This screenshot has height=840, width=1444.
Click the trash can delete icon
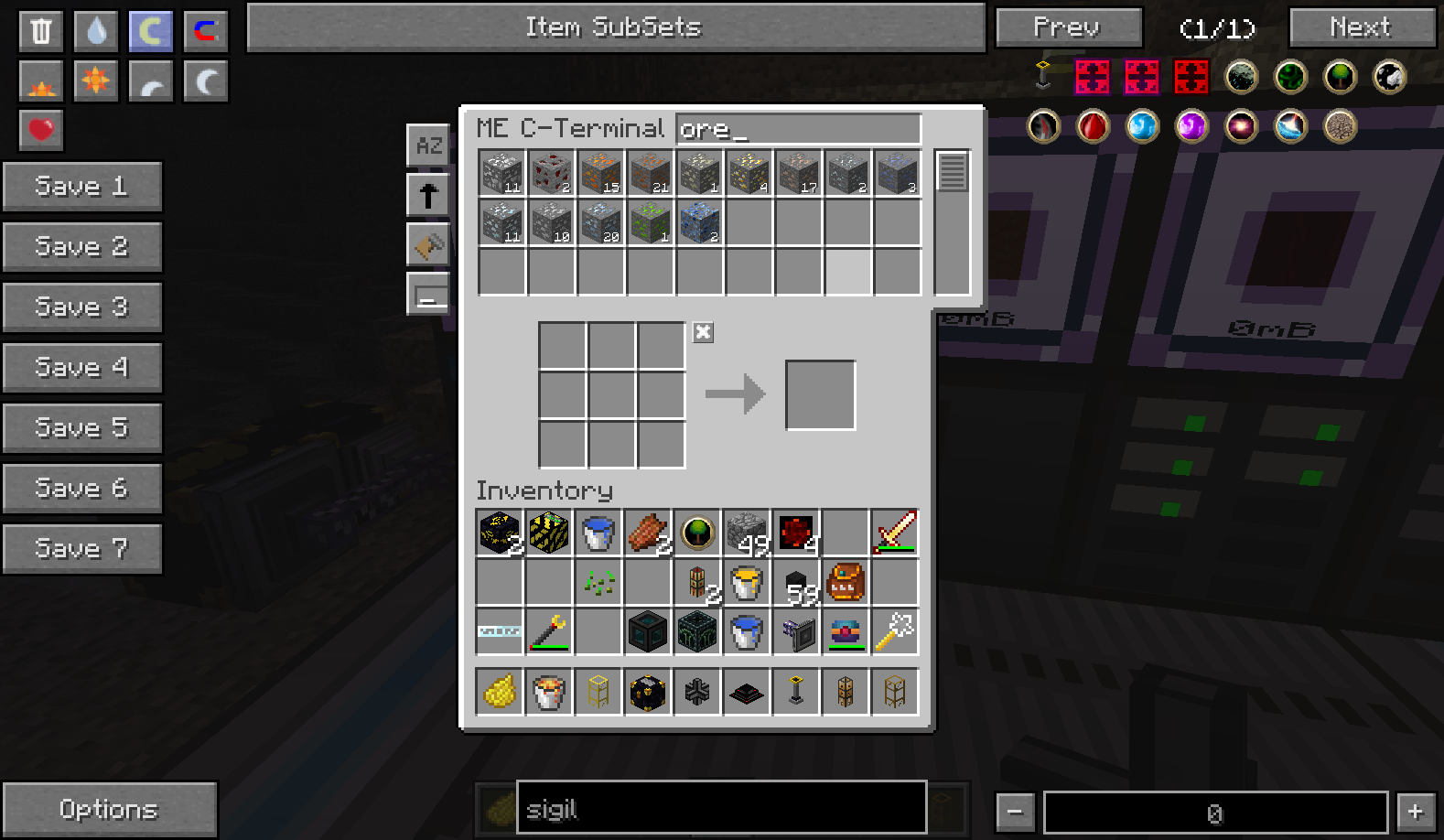tap(41, 31)
